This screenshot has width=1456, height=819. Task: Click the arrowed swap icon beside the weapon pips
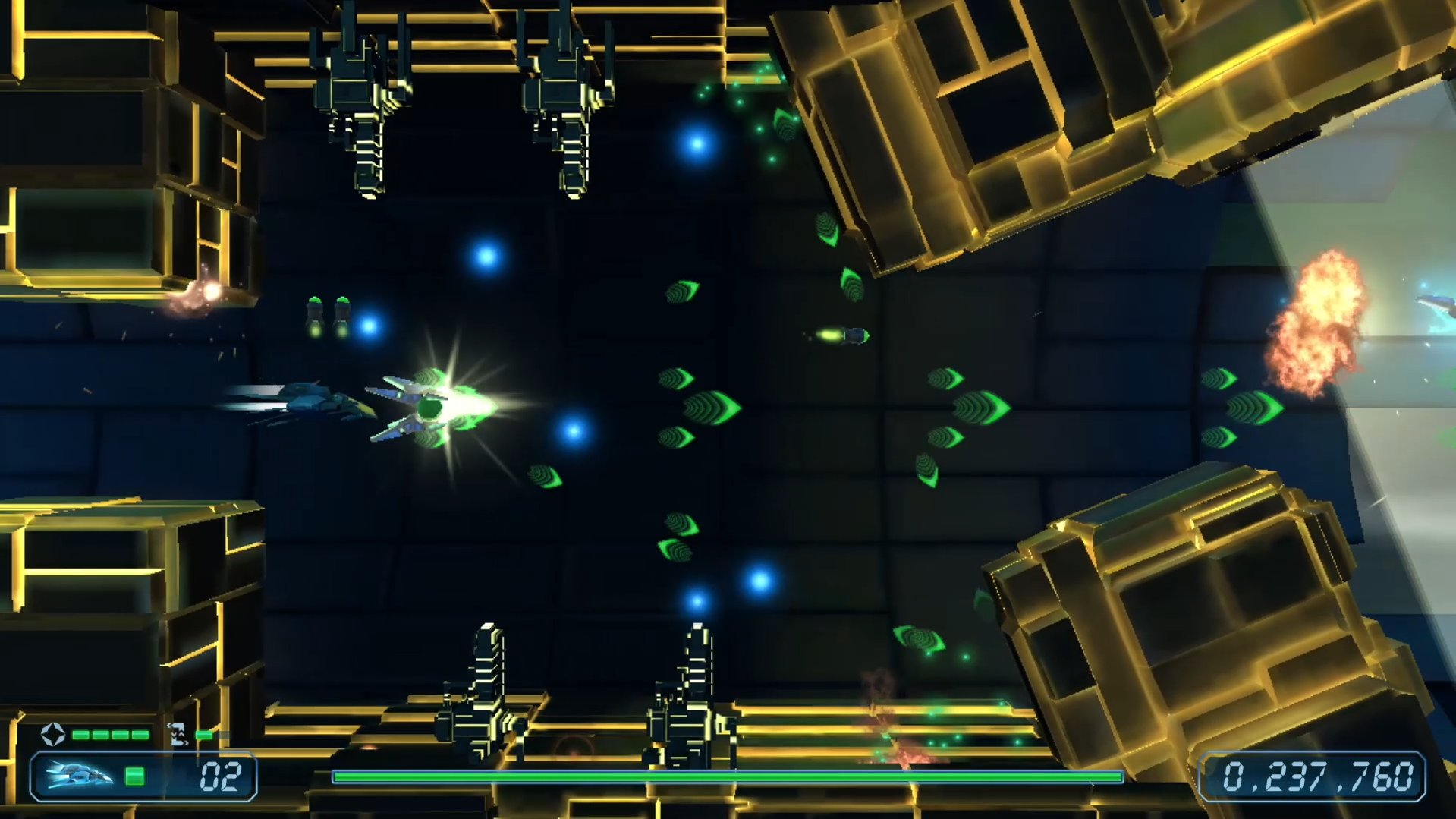pyautogui.click(x=178, y=734)
